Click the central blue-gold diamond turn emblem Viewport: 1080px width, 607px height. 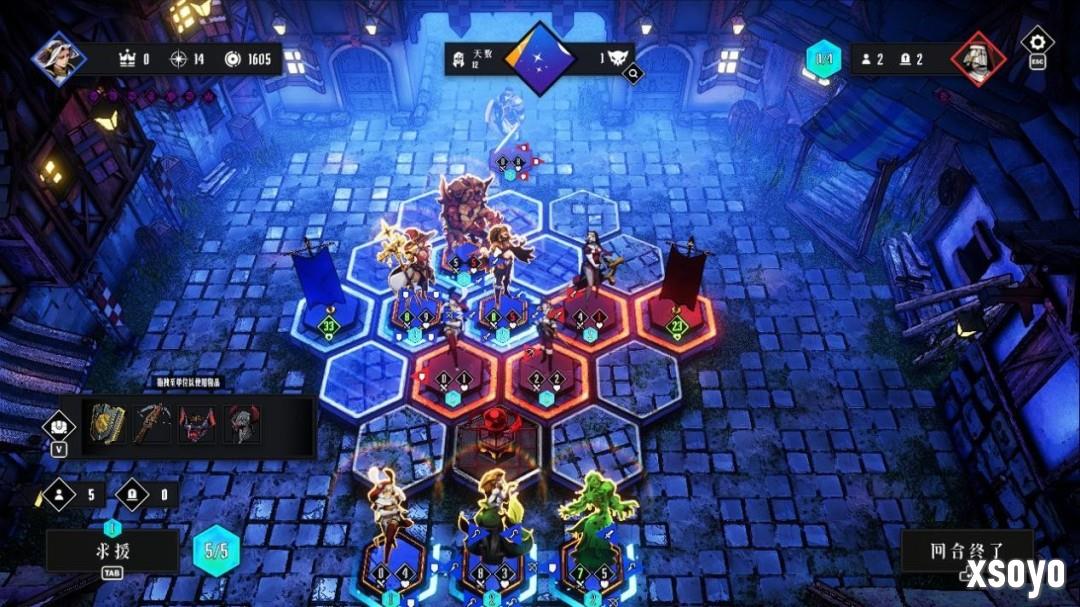click(x=540, y=58)
